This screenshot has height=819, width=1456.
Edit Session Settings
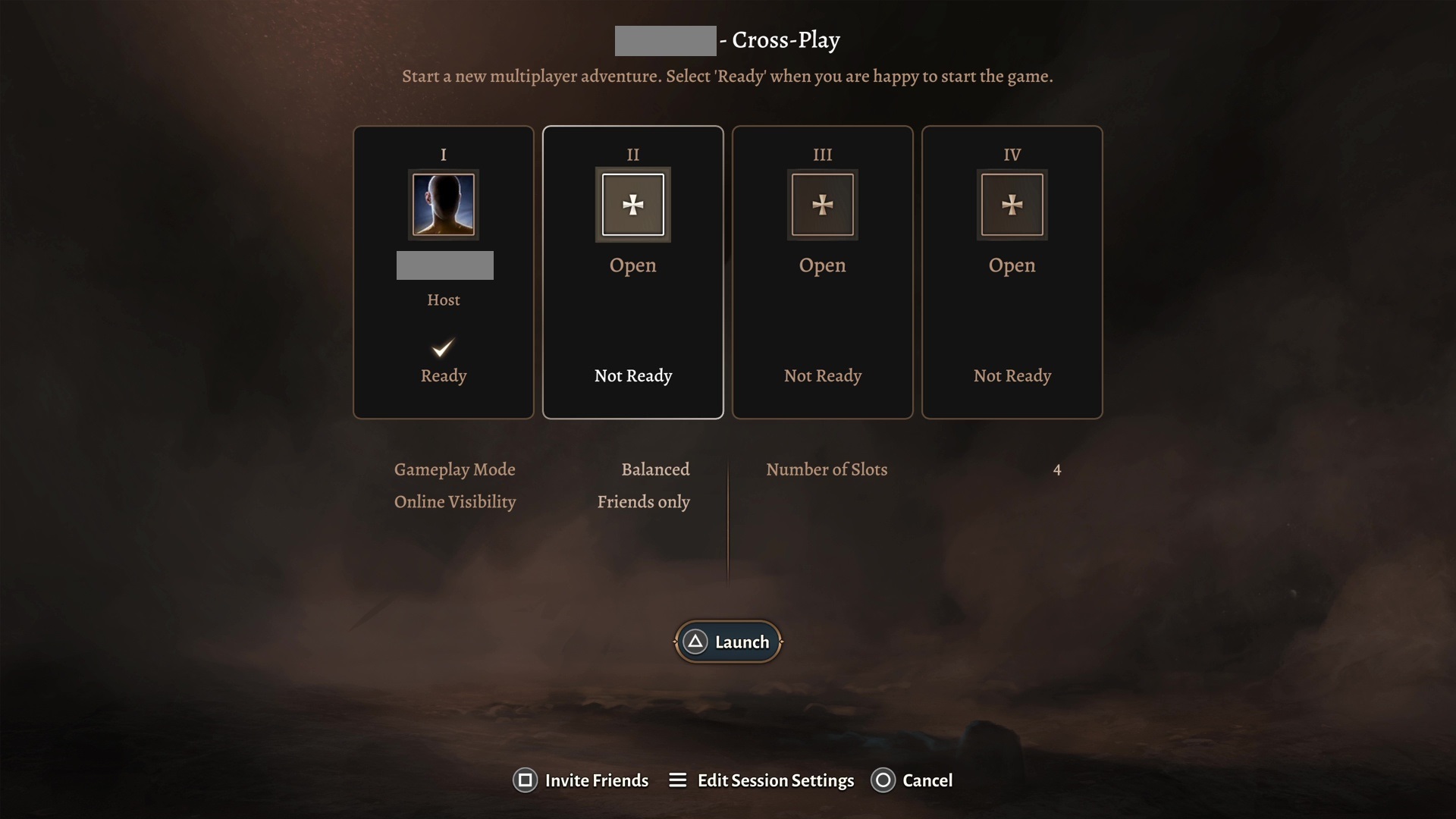point(761,780)
